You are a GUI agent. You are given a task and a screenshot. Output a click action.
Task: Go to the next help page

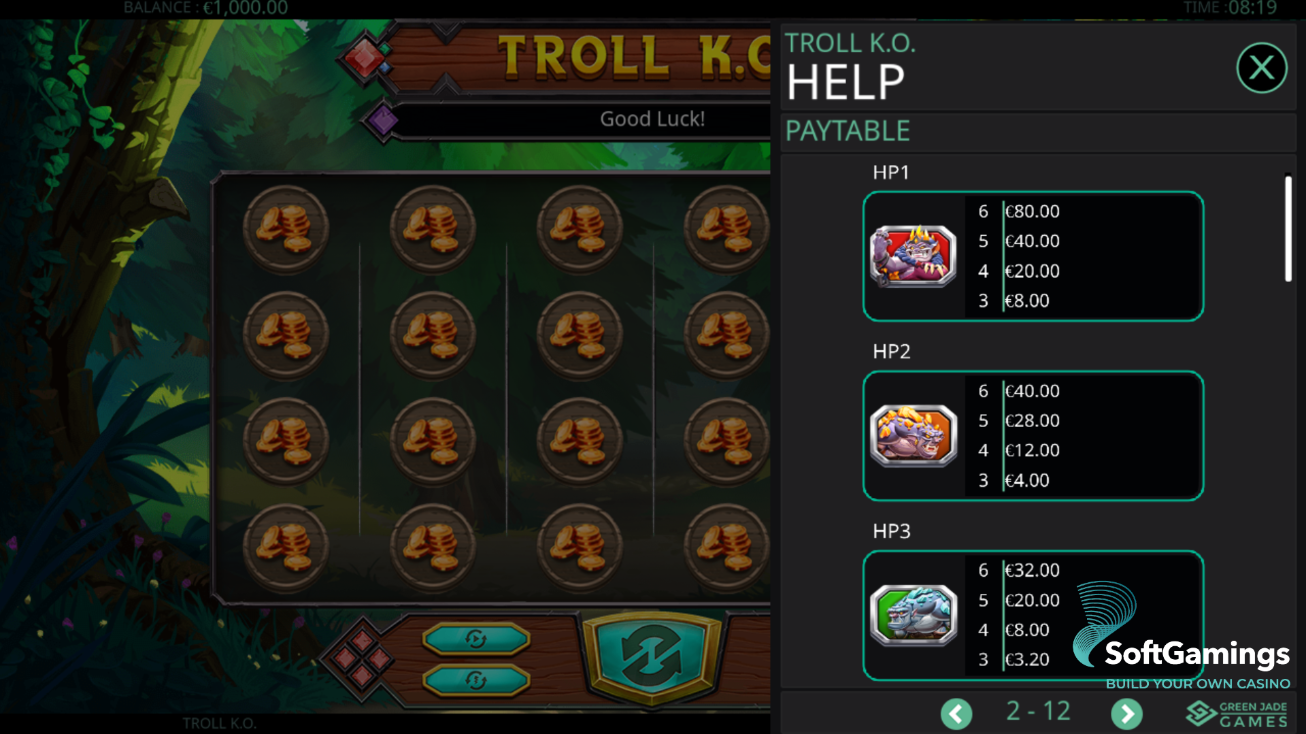click(x=1126, y=713)
